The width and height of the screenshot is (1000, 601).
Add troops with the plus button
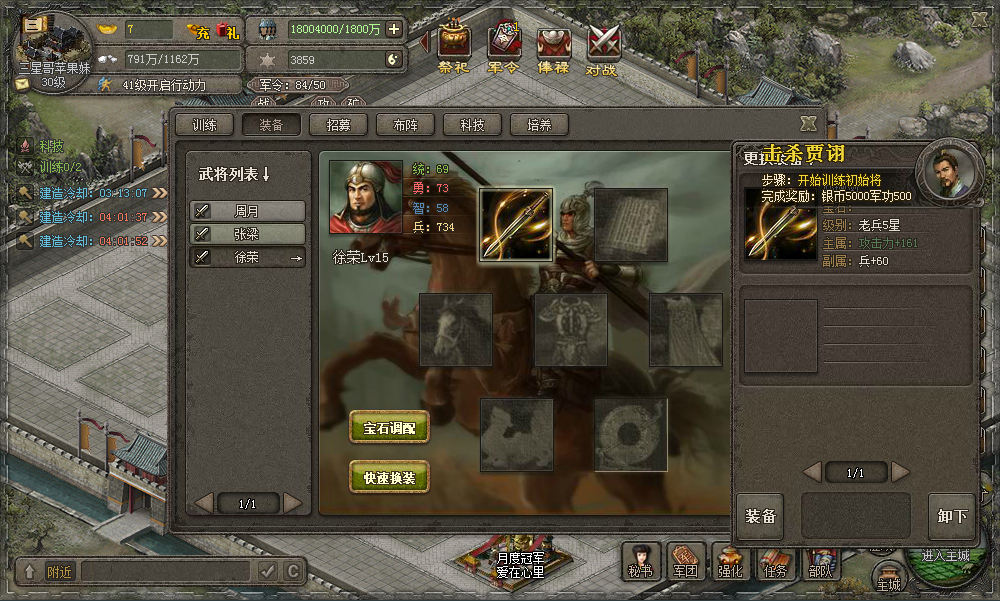click(394, 29)
